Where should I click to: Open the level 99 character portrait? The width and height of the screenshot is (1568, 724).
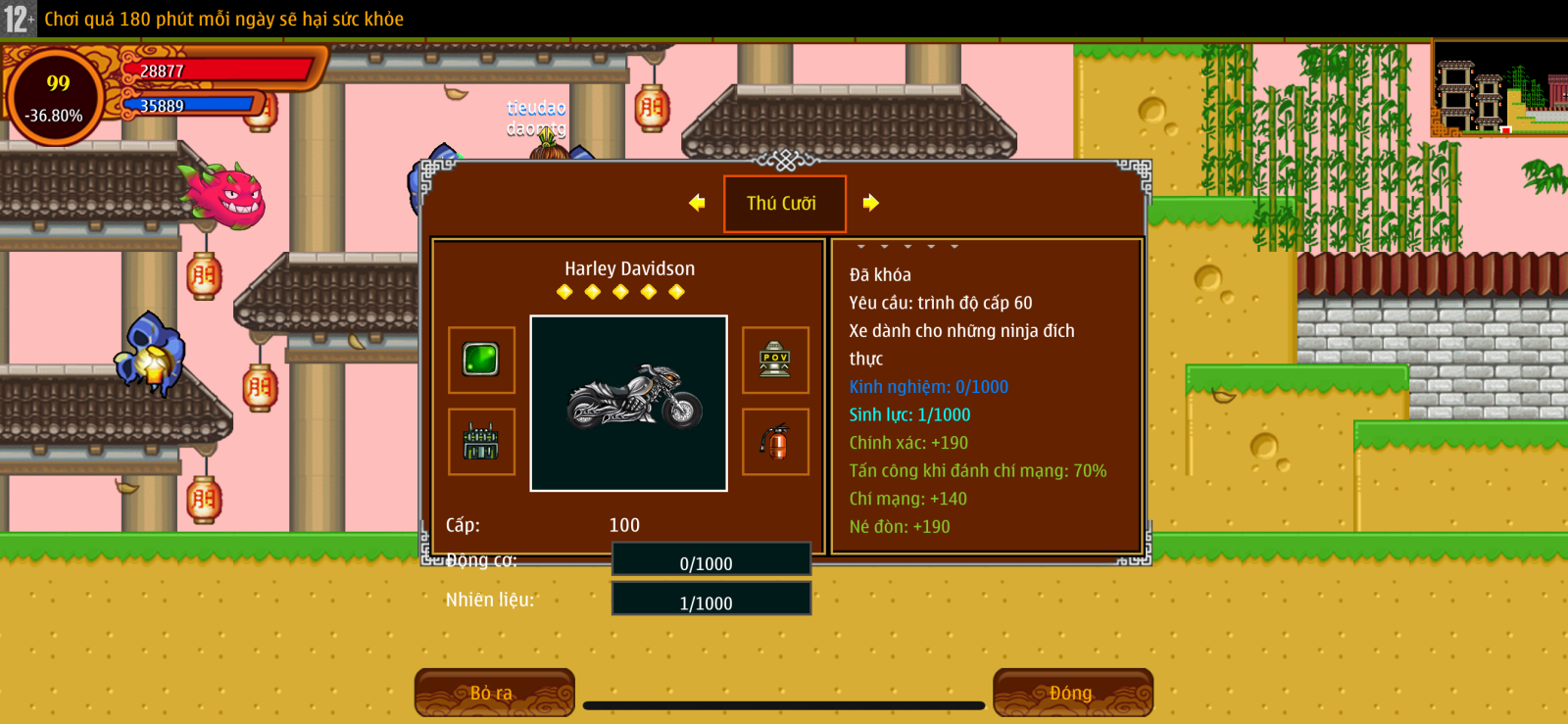pos(56,97)
